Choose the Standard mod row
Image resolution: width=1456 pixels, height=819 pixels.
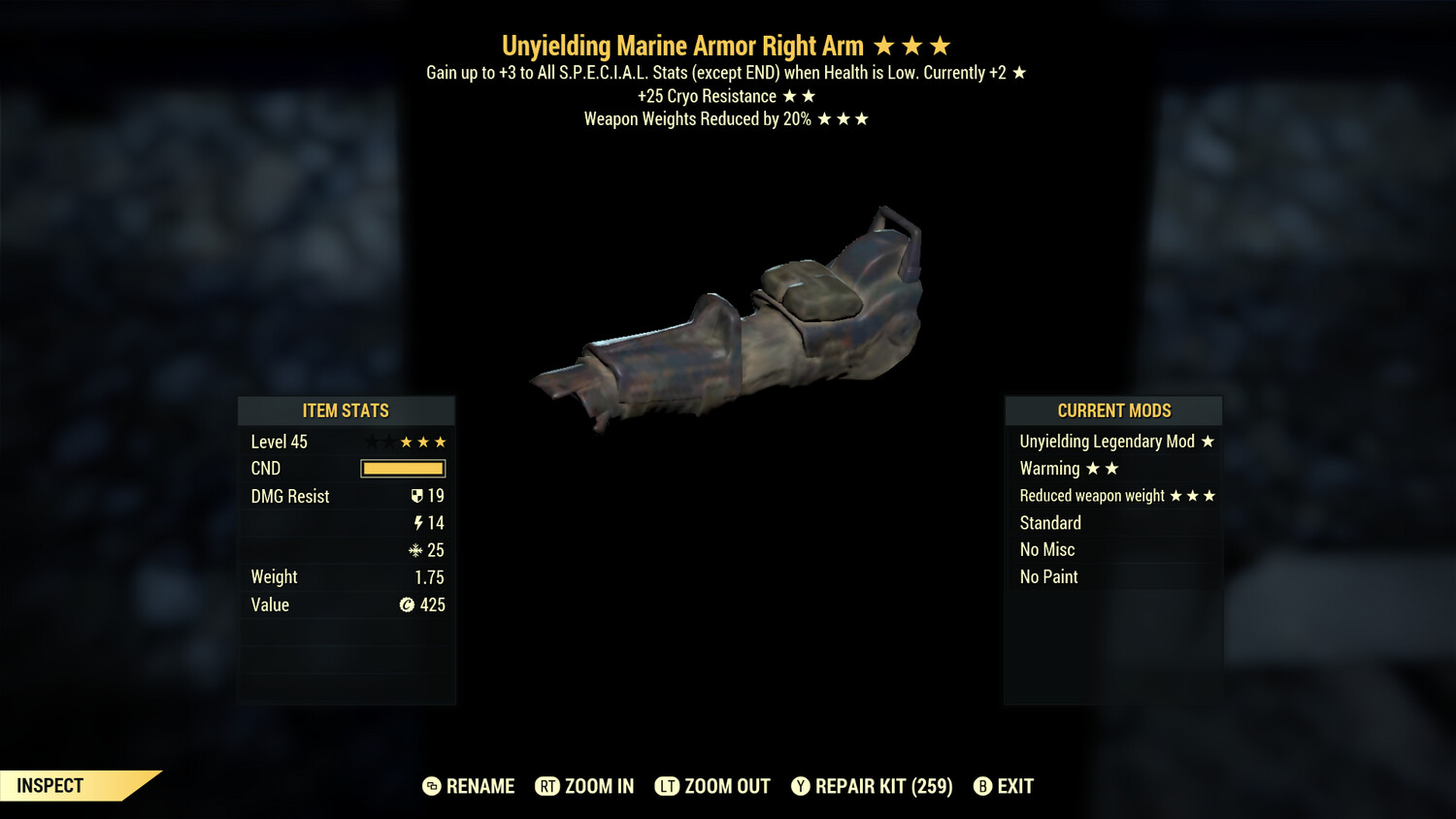click(x=1113, y=523)
